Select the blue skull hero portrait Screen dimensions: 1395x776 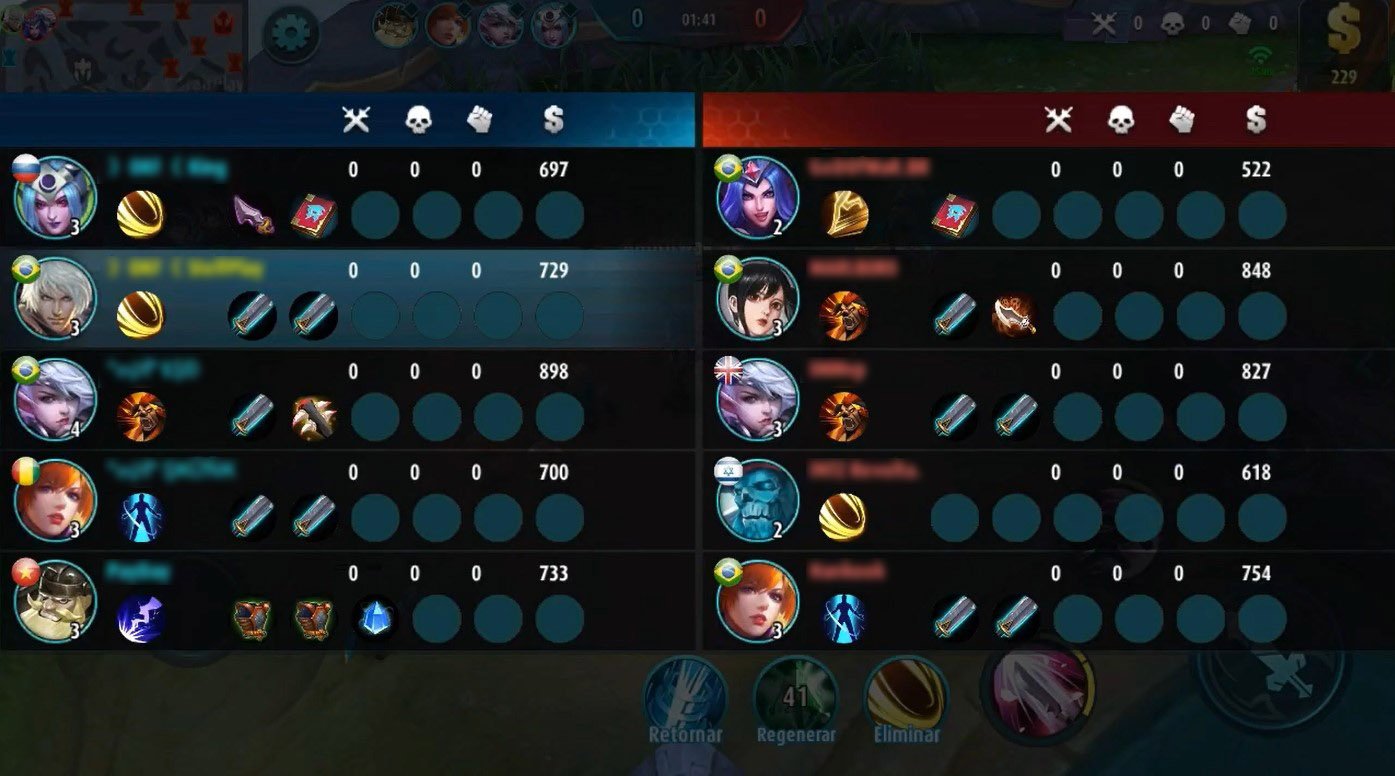(x=759, y=500)
